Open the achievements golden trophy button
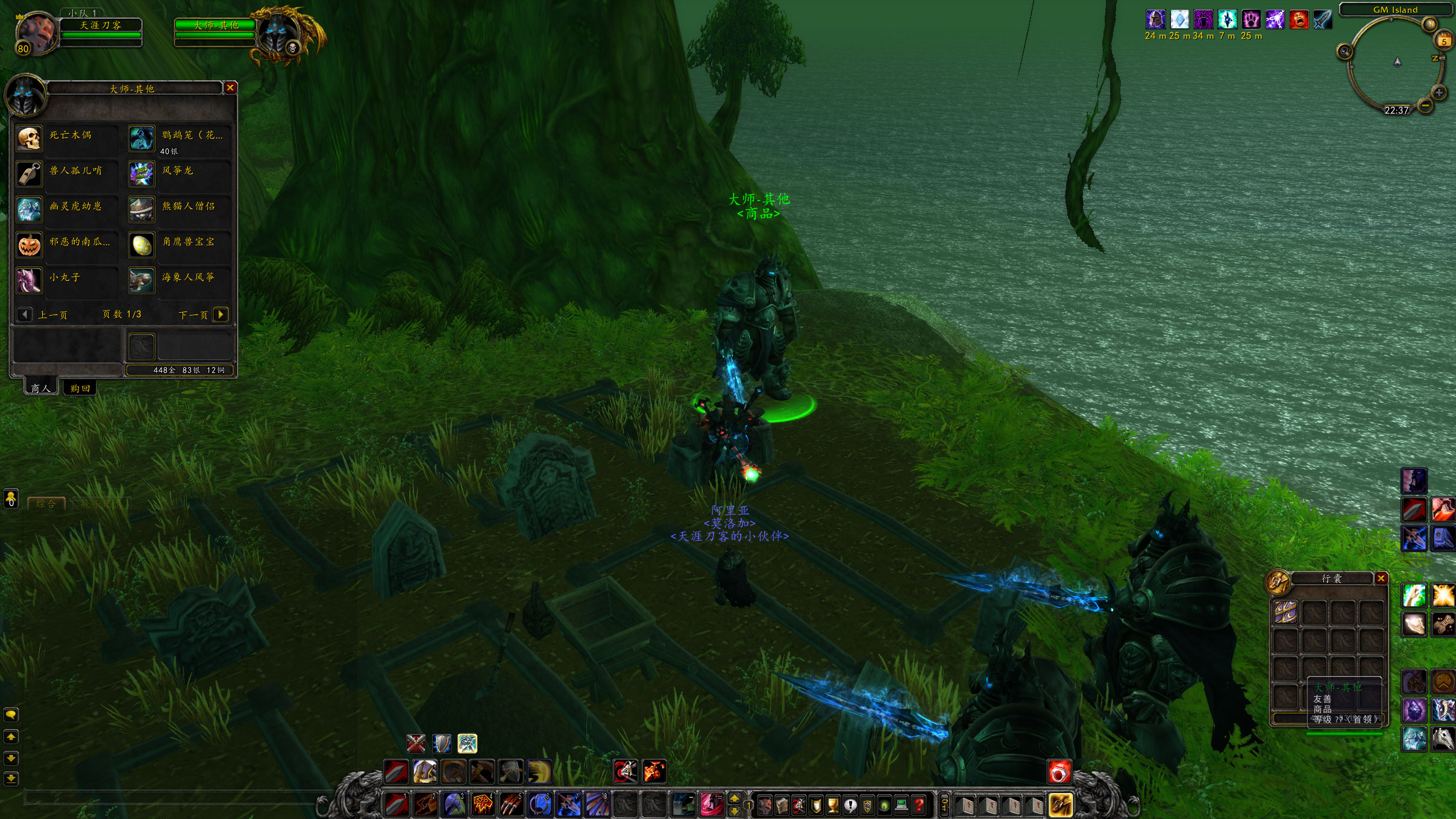This screenshot has height=819, width=1456. (833, 805)
